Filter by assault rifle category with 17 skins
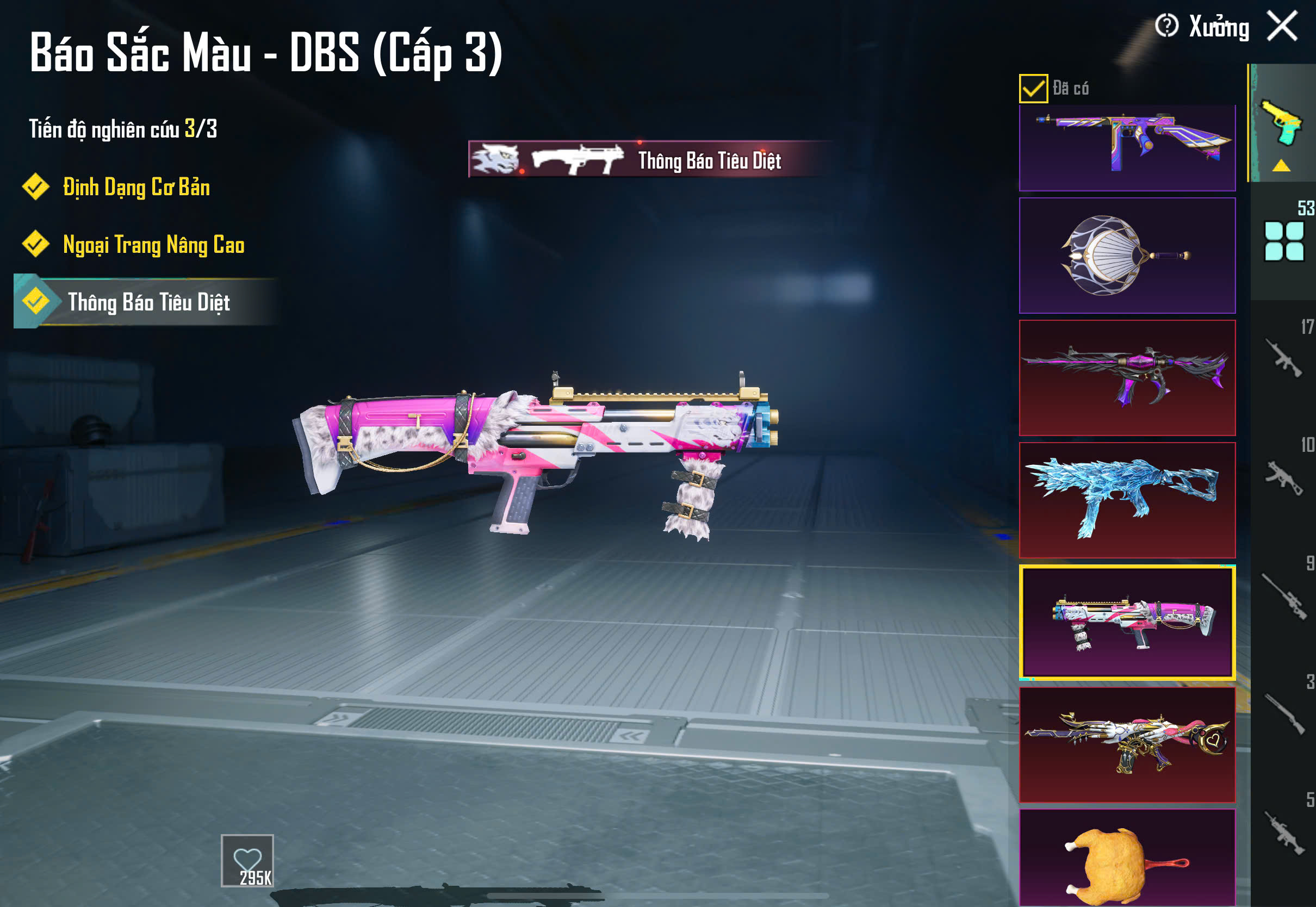Viewport: 1316px width, 907px height. tap(1283, 358)
